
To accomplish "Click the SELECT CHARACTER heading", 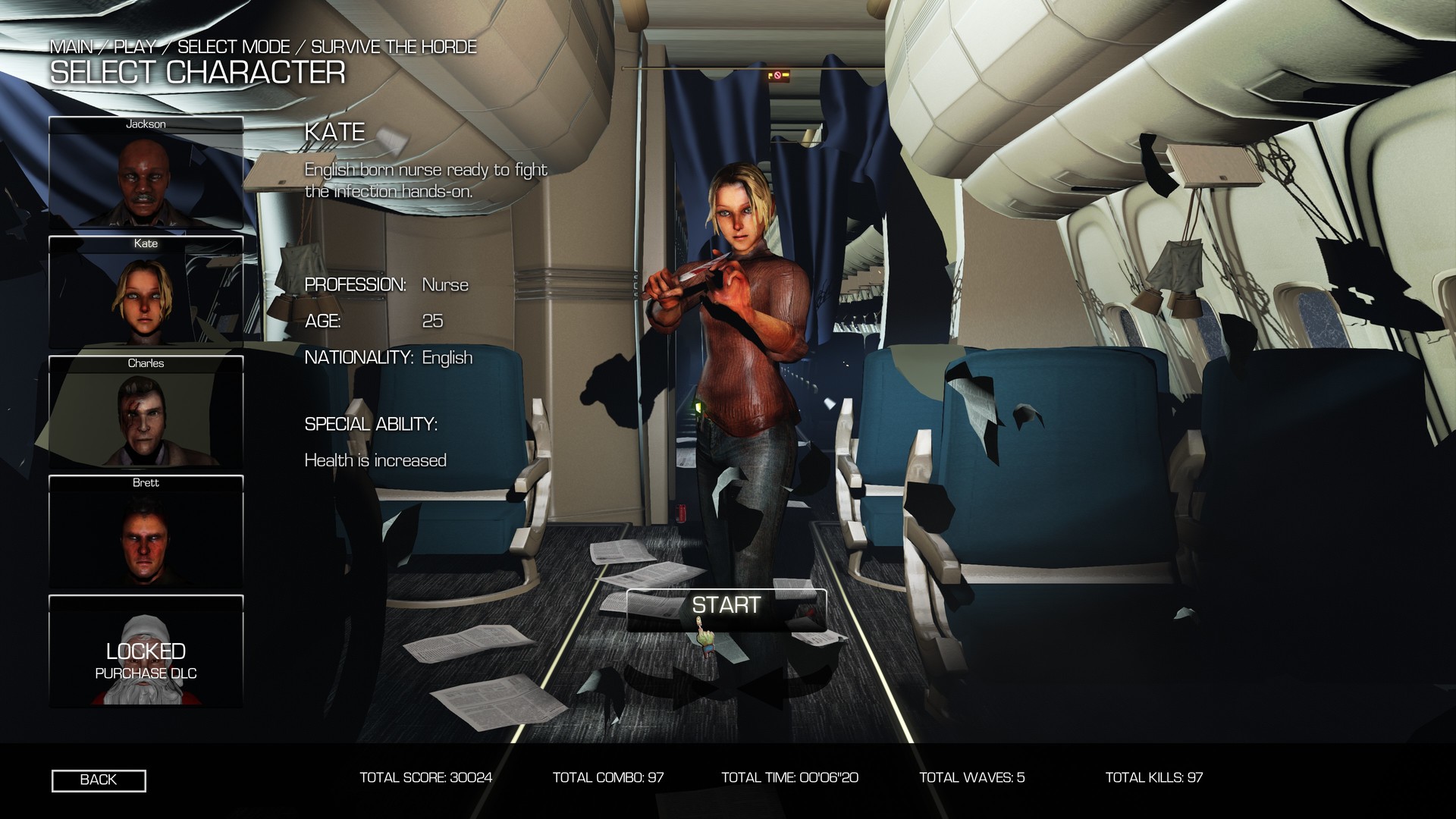I will click(x=197, y=74).
